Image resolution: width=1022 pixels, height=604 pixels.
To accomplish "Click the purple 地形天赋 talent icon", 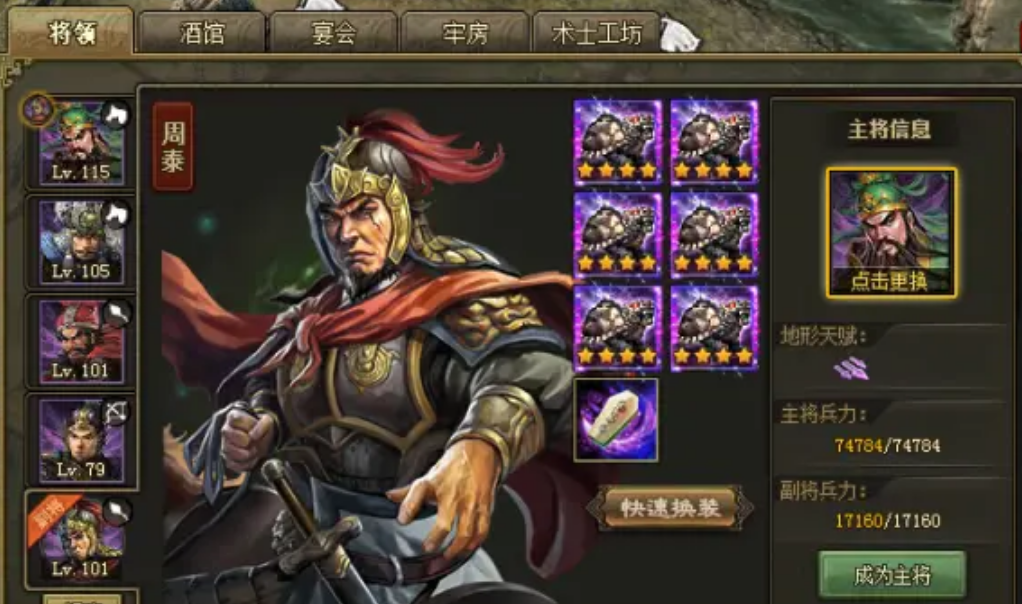I will 852,369.
